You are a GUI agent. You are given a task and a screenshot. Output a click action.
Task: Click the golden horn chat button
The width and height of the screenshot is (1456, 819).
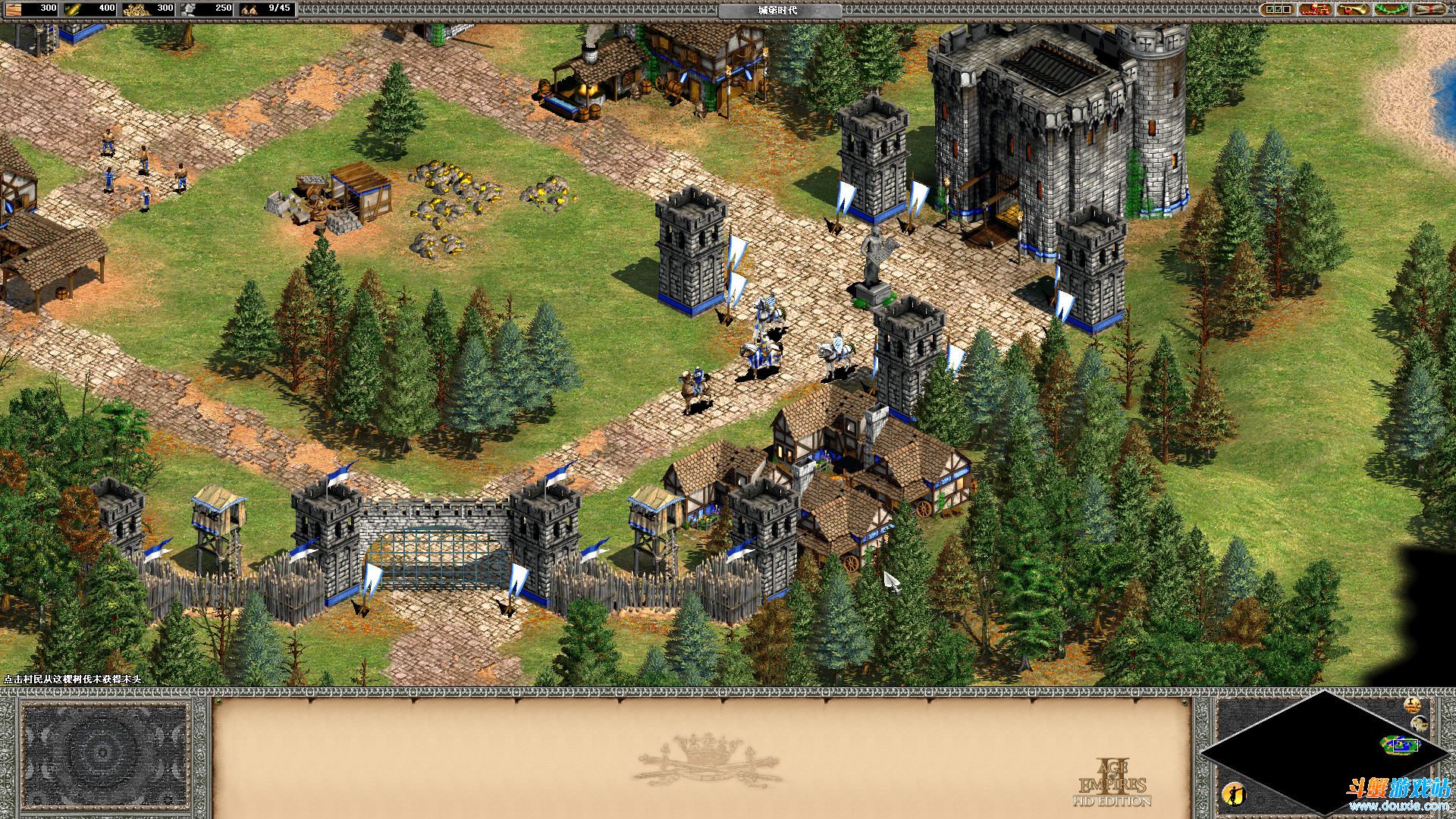[1354, 9]
